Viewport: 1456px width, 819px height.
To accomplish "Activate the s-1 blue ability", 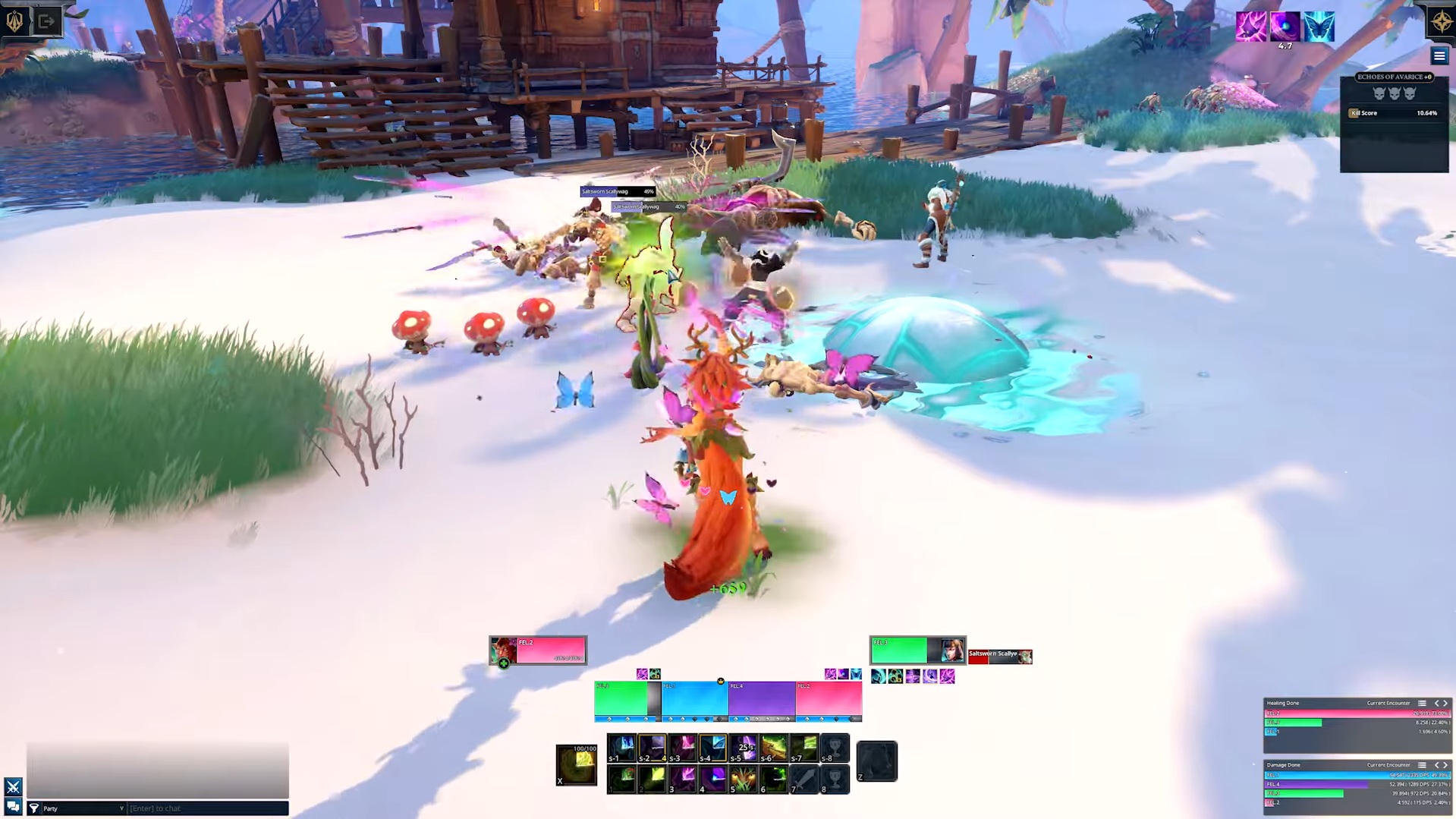I will click(x=622, y=748).
